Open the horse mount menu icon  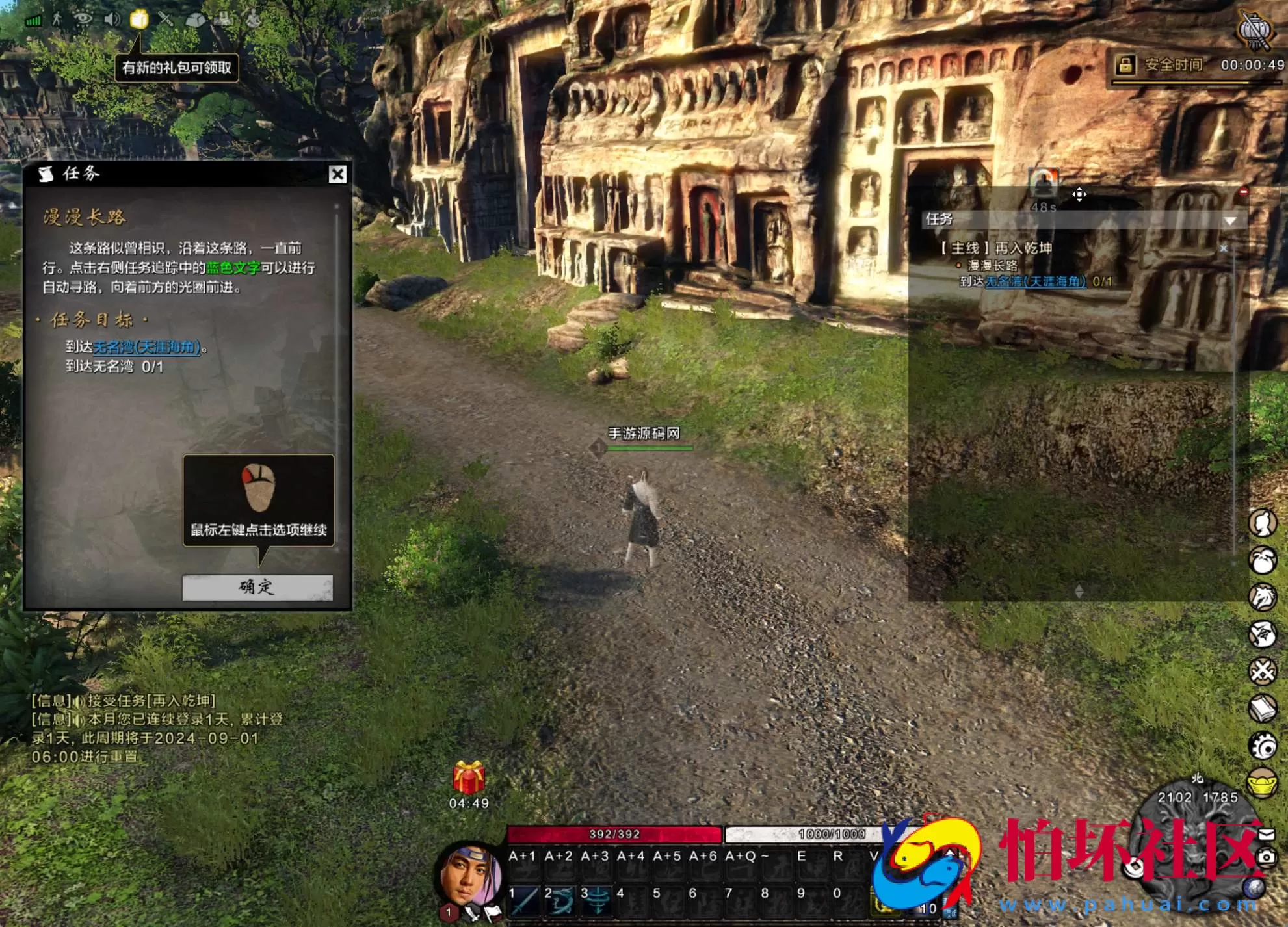pyautogui.click(x=1263, y=597)
